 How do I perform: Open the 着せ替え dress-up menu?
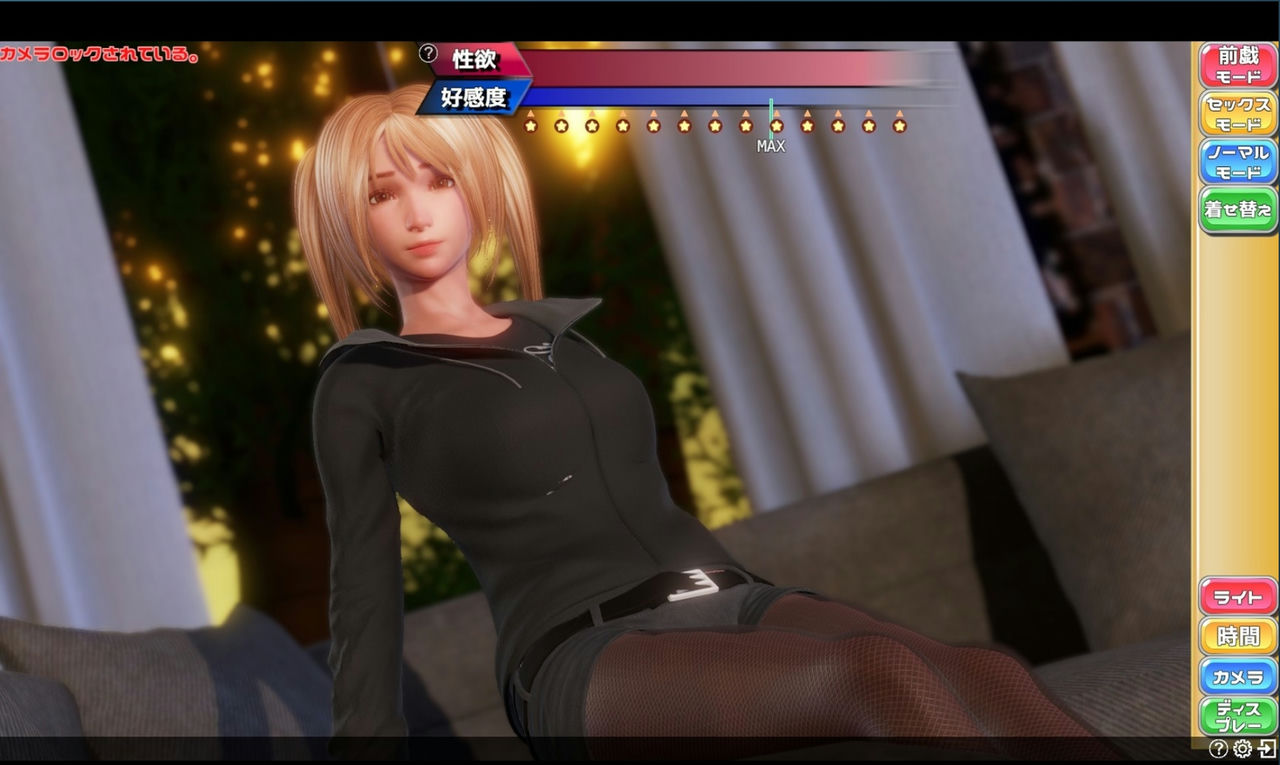tap(1237, 207)
